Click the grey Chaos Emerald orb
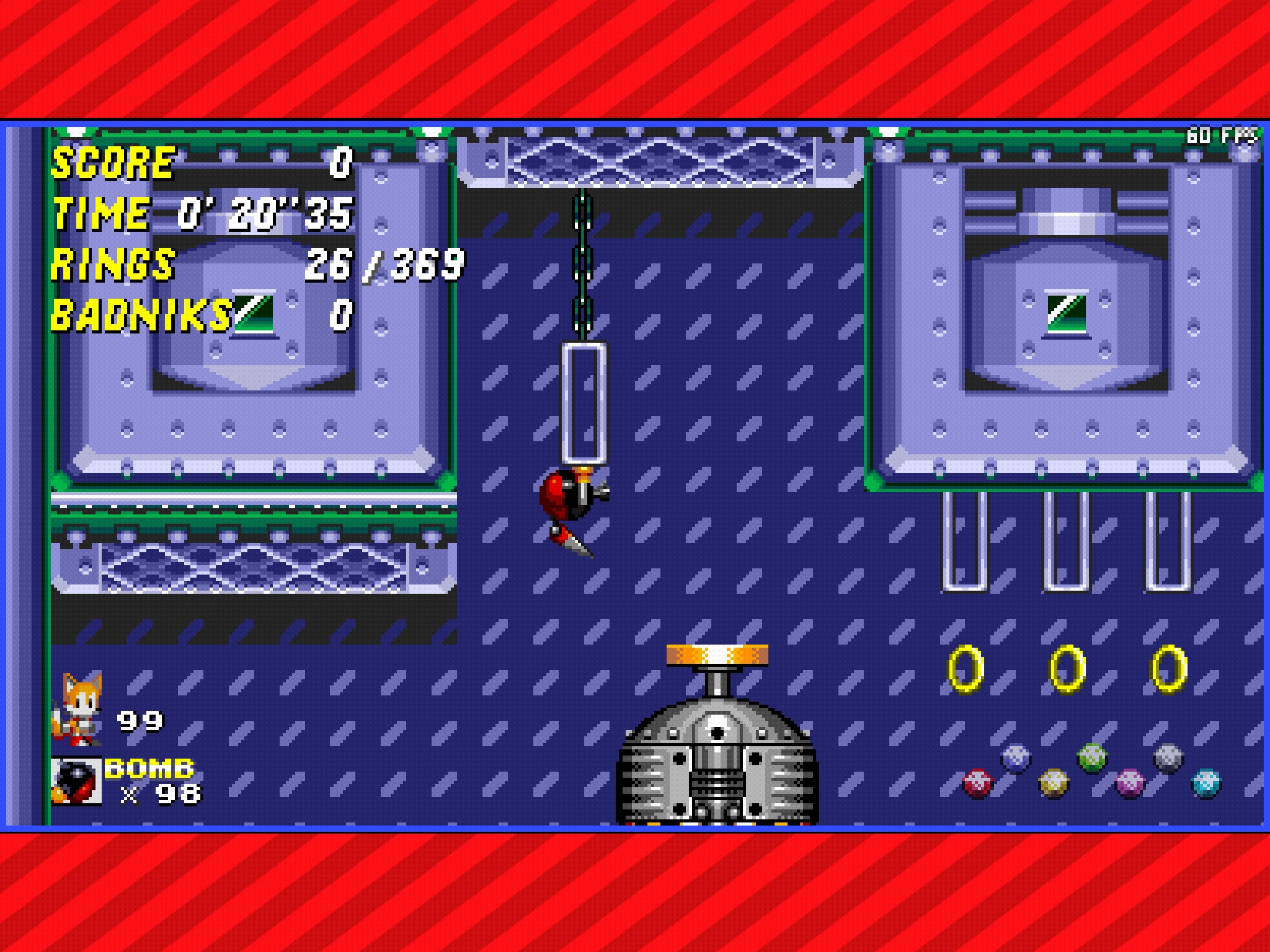 tap(1167, 757)
